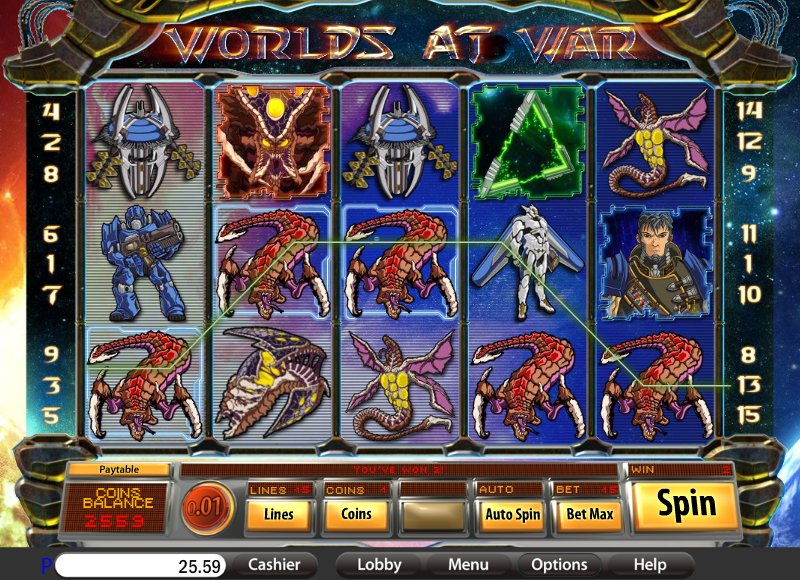Open the Cashier
This screenshot has height=580, width=800.
click(274, 565)
